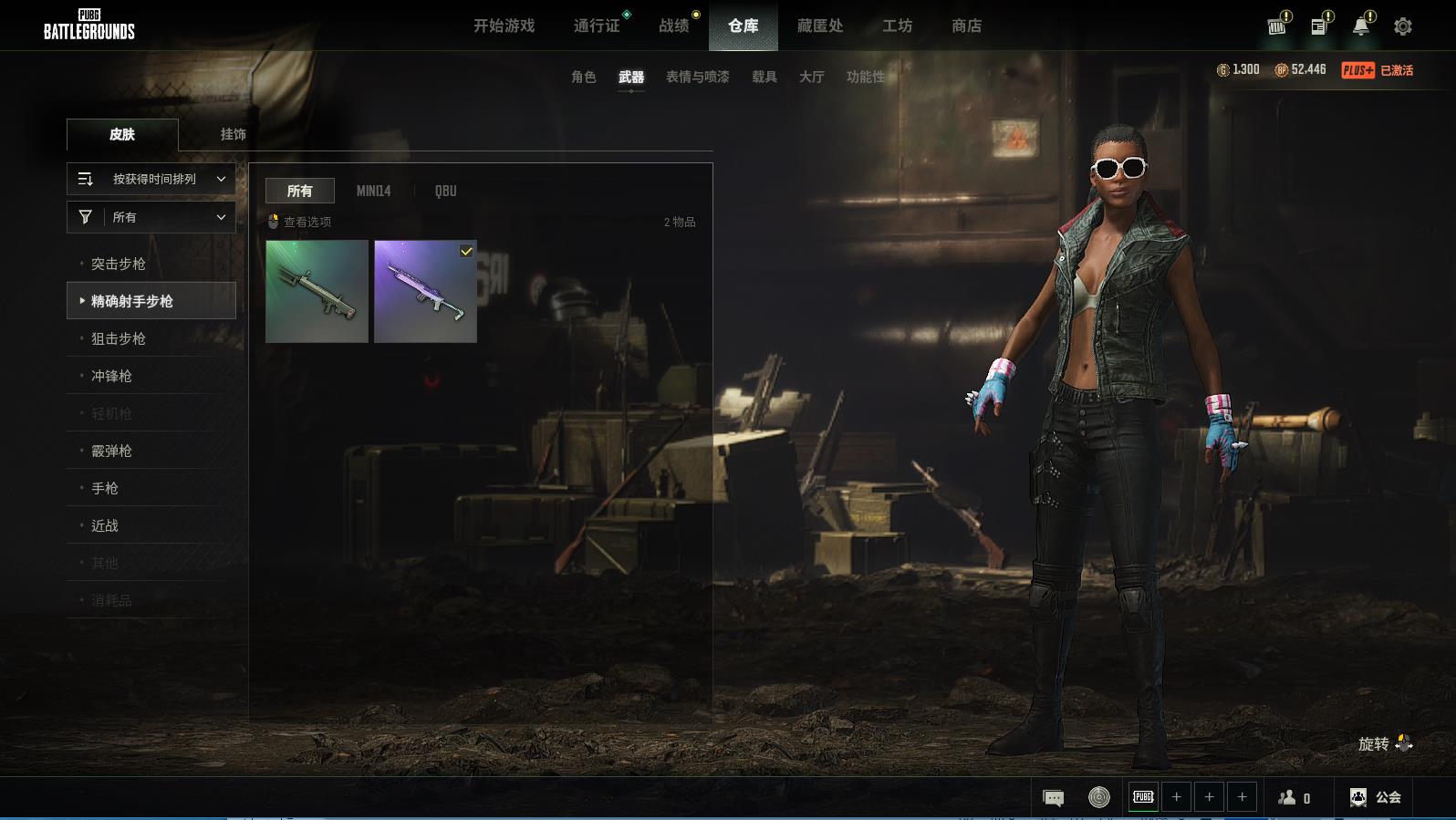The width and height of the screenshot is (1456, 820).
Task: Filter skins by MINI14
Action: 373,191
